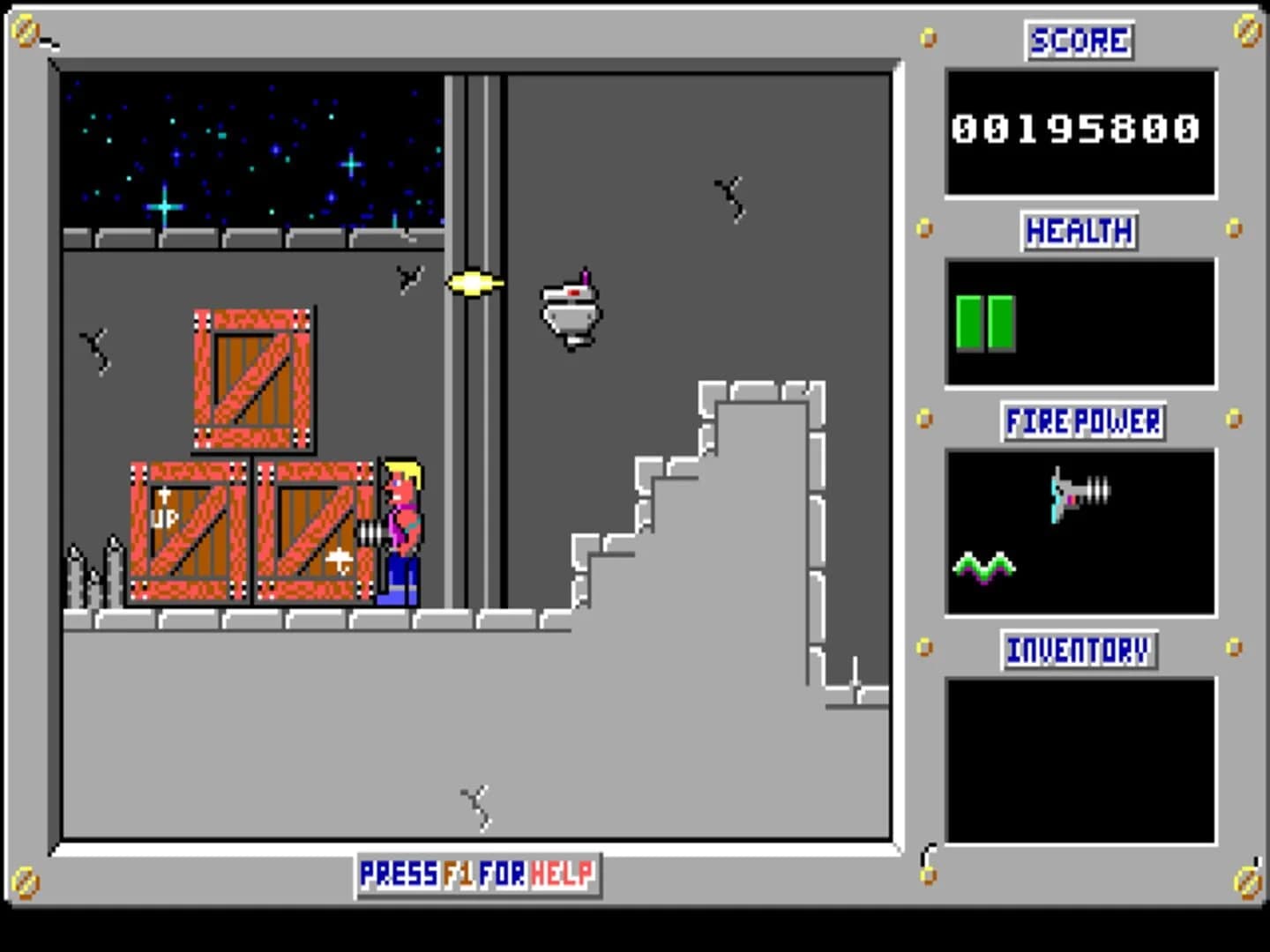
Task: Click the top red crate on the stack
Action: (x=251, y=377)
